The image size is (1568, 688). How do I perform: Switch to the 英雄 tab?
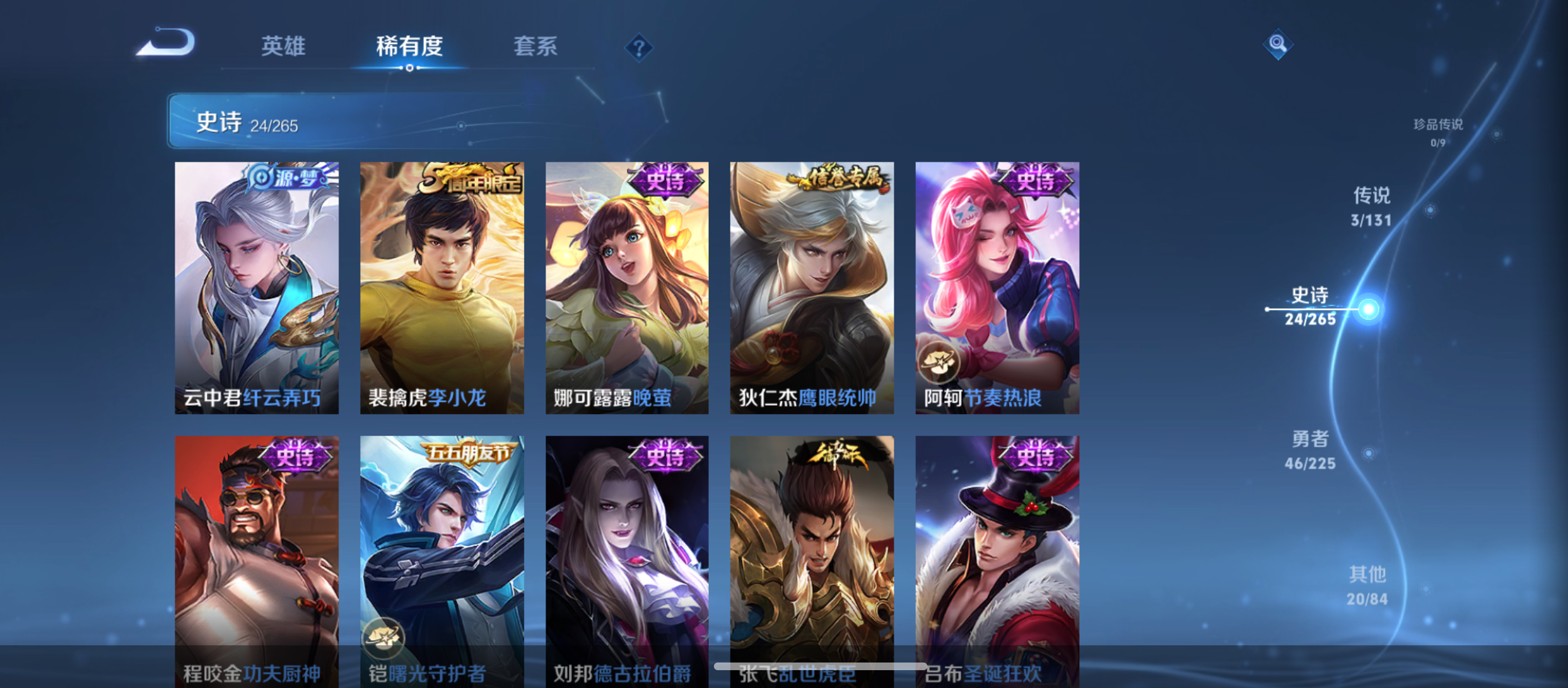point(282,46)
